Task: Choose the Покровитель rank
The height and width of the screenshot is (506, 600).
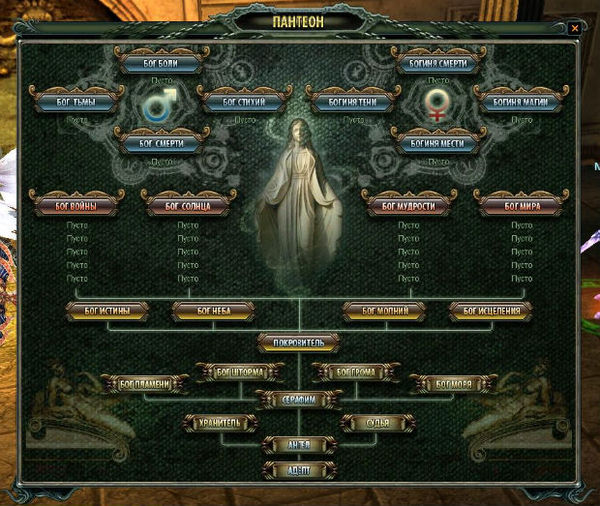Action: 299,342
